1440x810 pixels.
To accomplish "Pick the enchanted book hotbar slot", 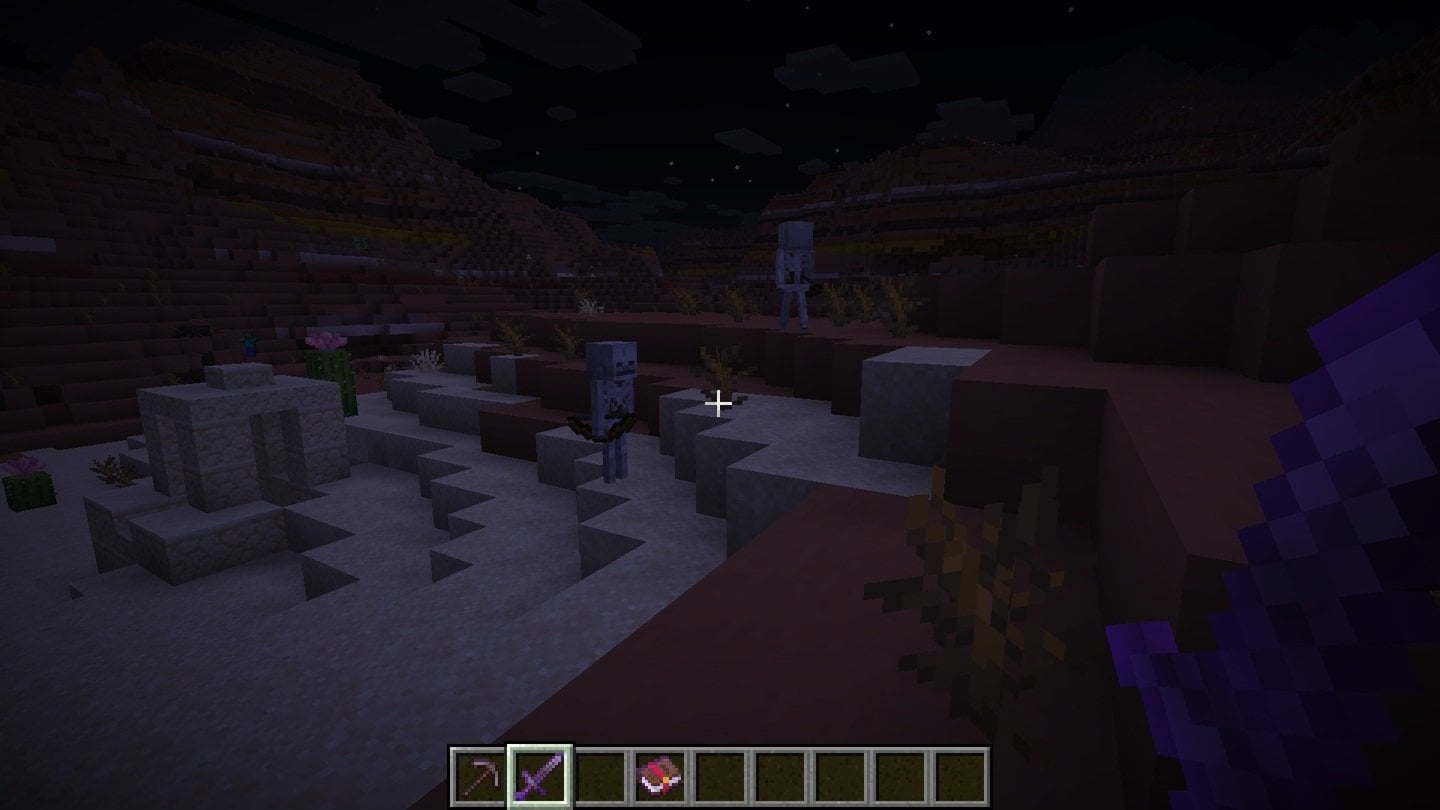I will click(660, 776).
